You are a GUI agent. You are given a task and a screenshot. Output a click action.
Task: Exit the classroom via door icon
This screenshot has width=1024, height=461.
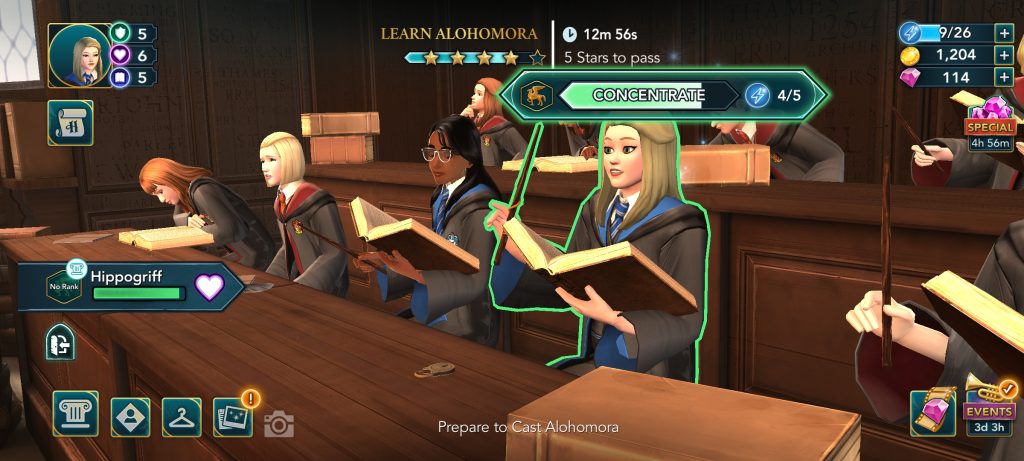pos(60,345)
